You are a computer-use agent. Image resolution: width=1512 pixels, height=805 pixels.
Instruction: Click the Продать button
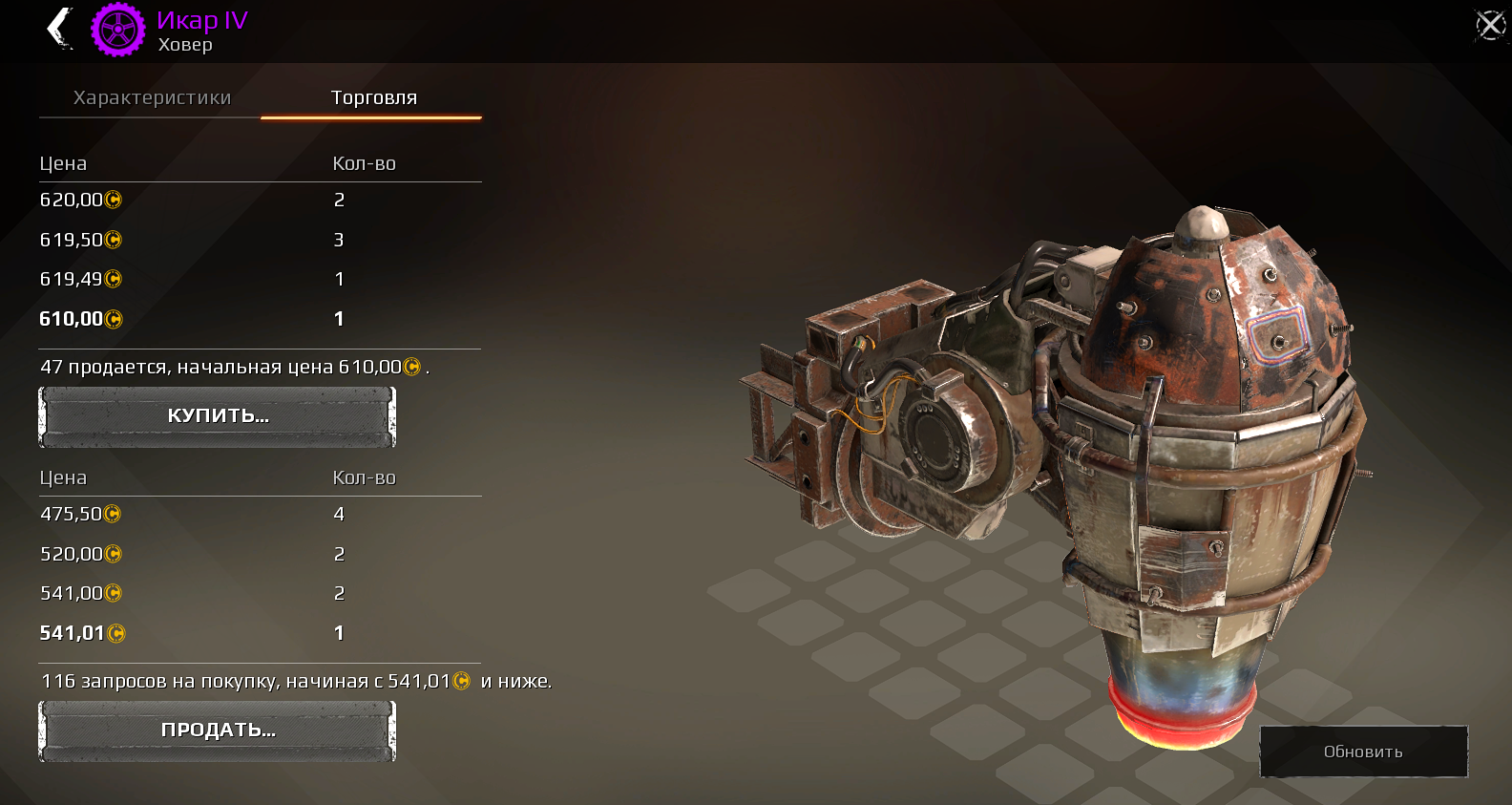[x=218, y=731]
